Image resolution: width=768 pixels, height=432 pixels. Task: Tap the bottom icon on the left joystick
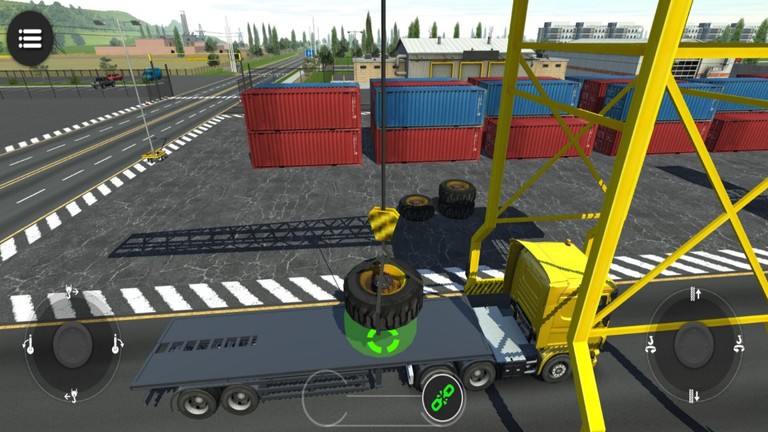coord(72,397)
